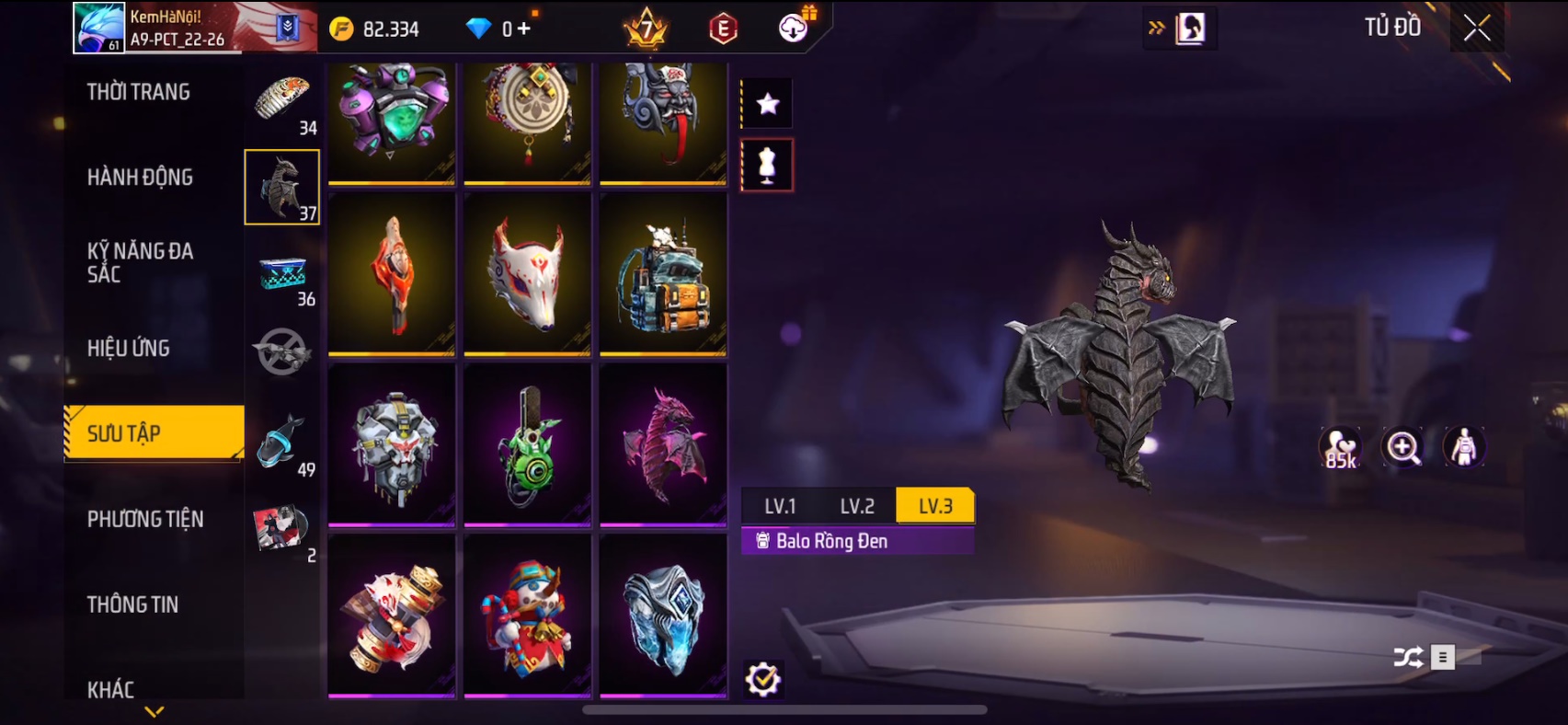This screenshot has height=725, width=1568.
Task: Pick the pink dragon backpack tile
Action: 663,444
